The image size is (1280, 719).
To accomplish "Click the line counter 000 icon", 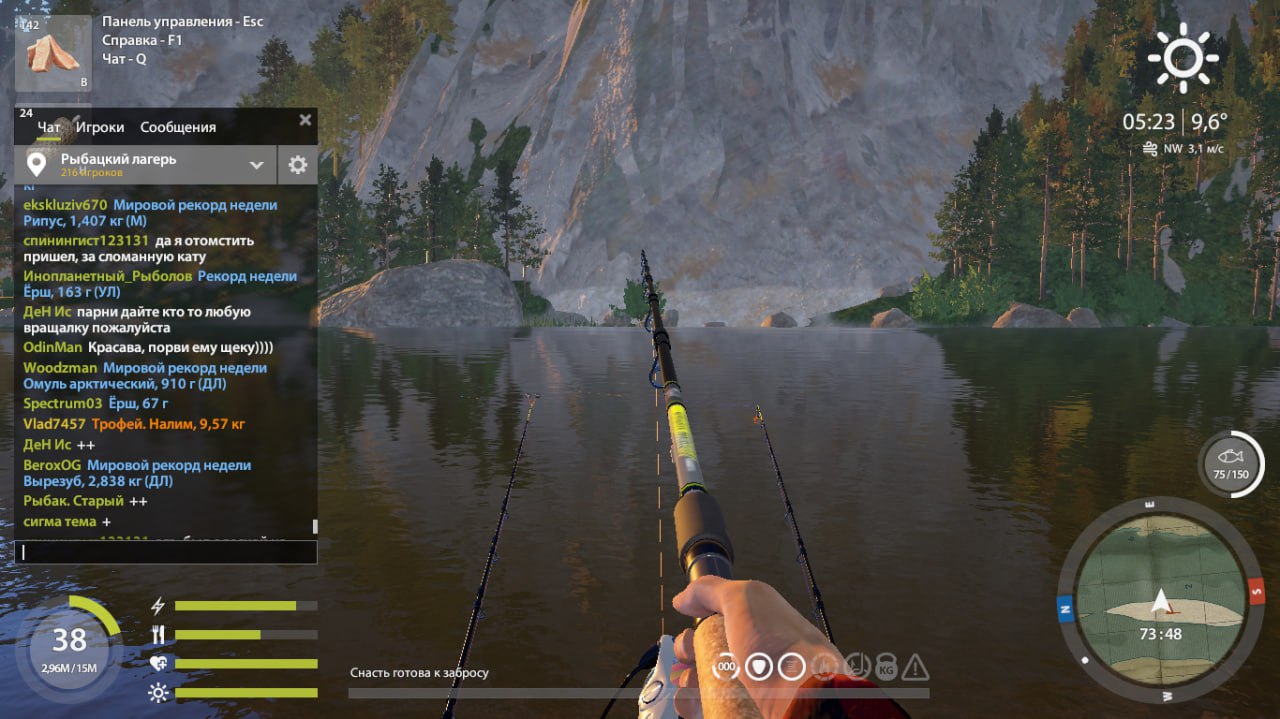I will [727, 667].
